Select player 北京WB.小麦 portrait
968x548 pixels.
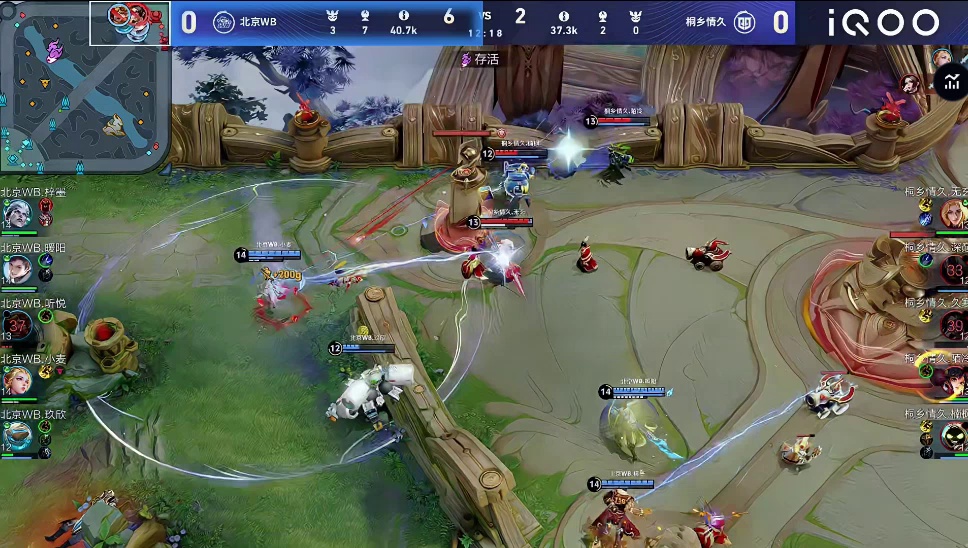(x=17, y=381)
